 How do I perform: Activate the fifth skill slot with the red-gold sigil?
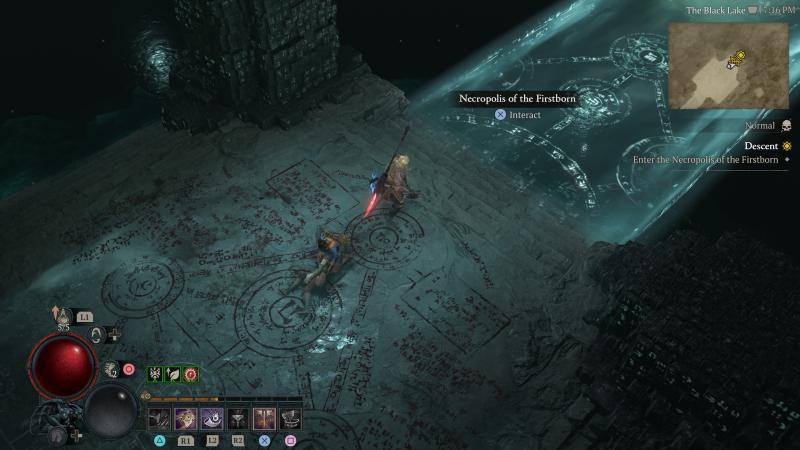click(264, 418)
